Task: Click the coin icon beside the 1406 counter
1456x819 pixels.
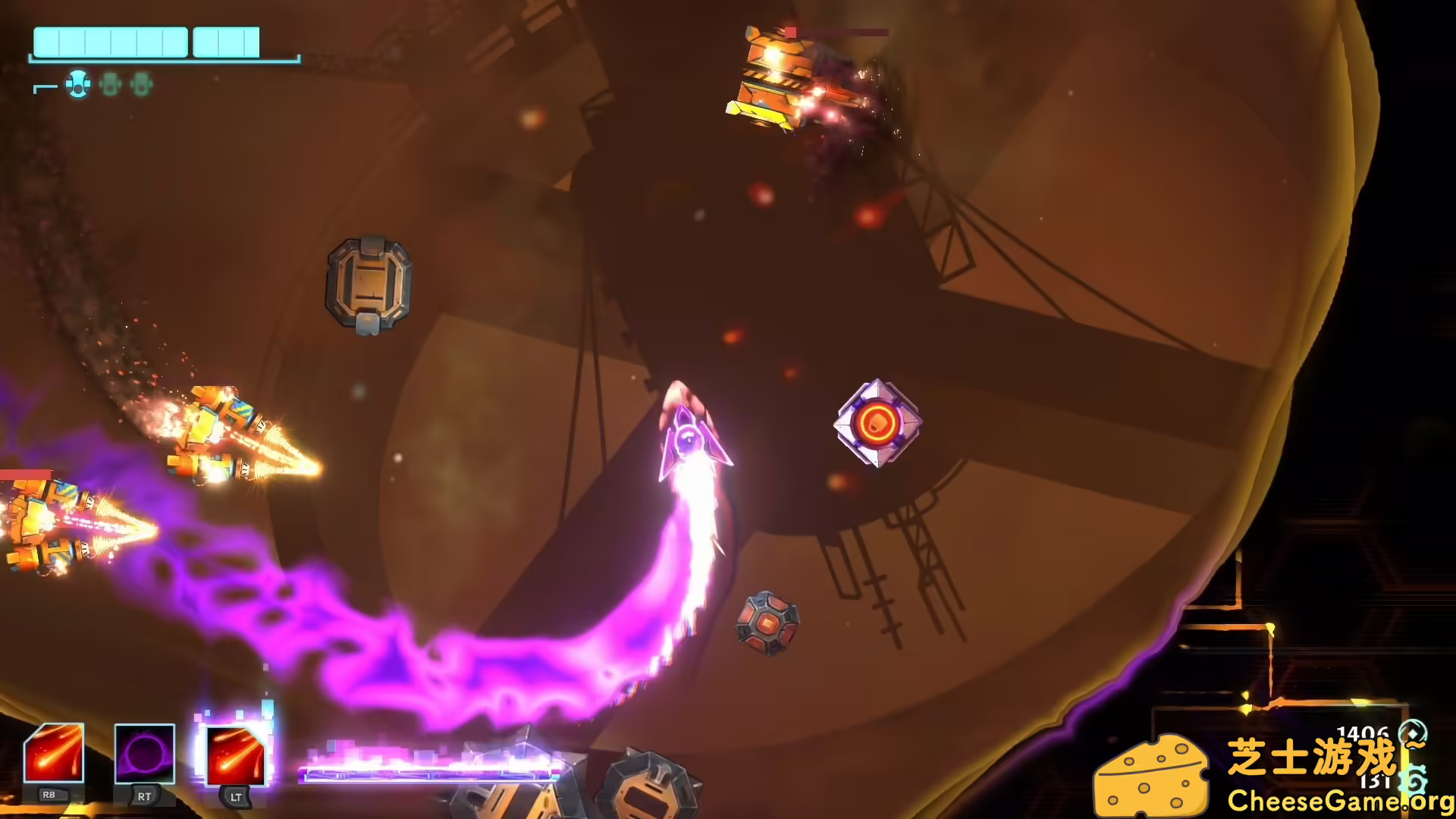Action: [x=1413, y=733]
